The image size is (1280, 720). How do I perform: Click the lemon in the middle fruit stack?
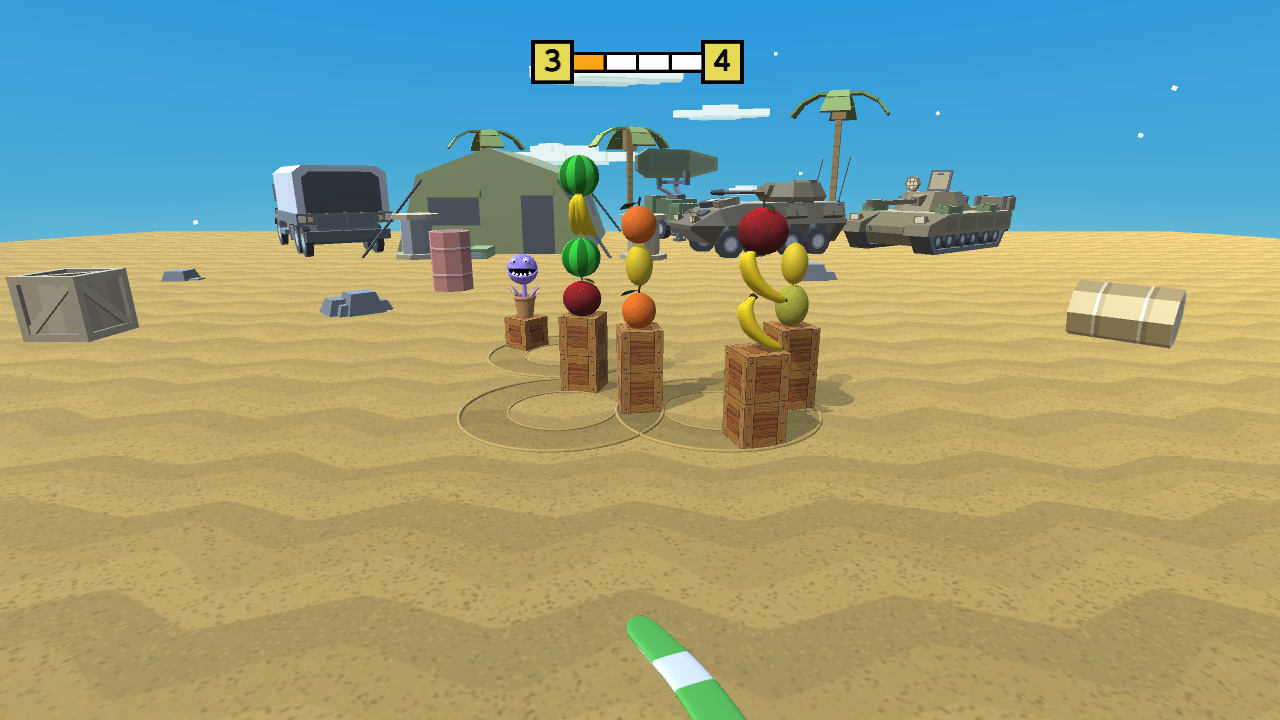641,265
